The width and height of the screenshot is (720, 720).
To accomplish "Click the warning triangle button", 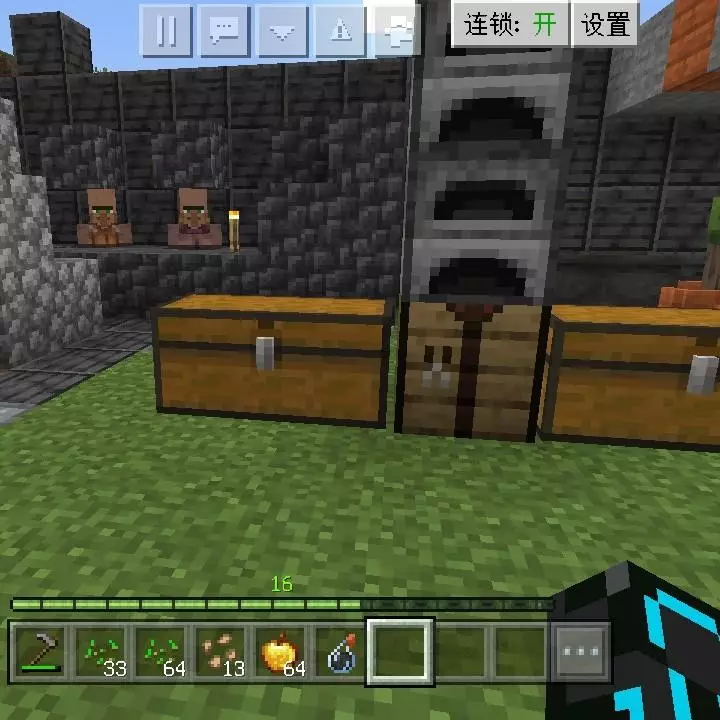I will pyautogui.click(x=341, y=31).
